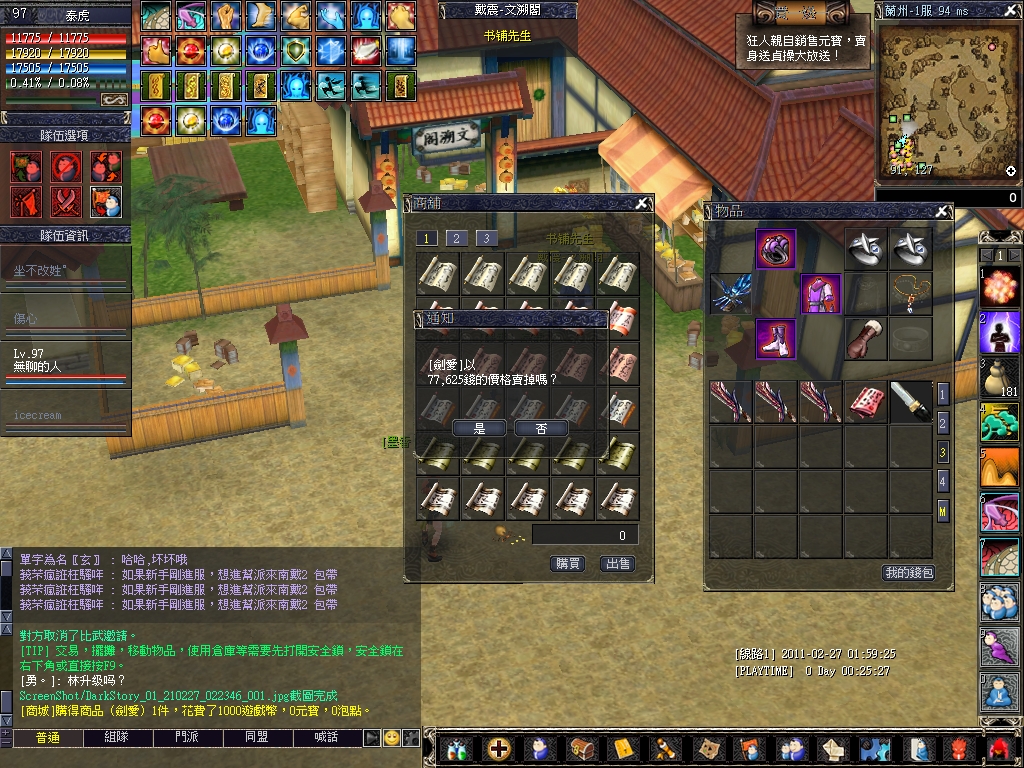The image size is (1024, 768).
Task: Switch to shop page 3
Action: point(486,238)
